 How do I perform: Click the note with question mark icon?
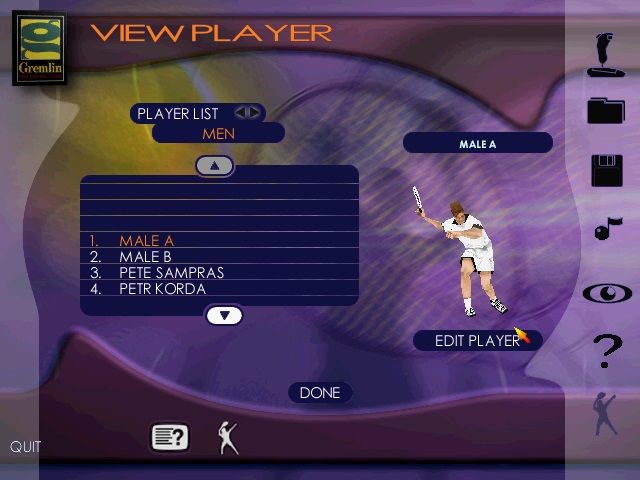[x=169, y=437]
